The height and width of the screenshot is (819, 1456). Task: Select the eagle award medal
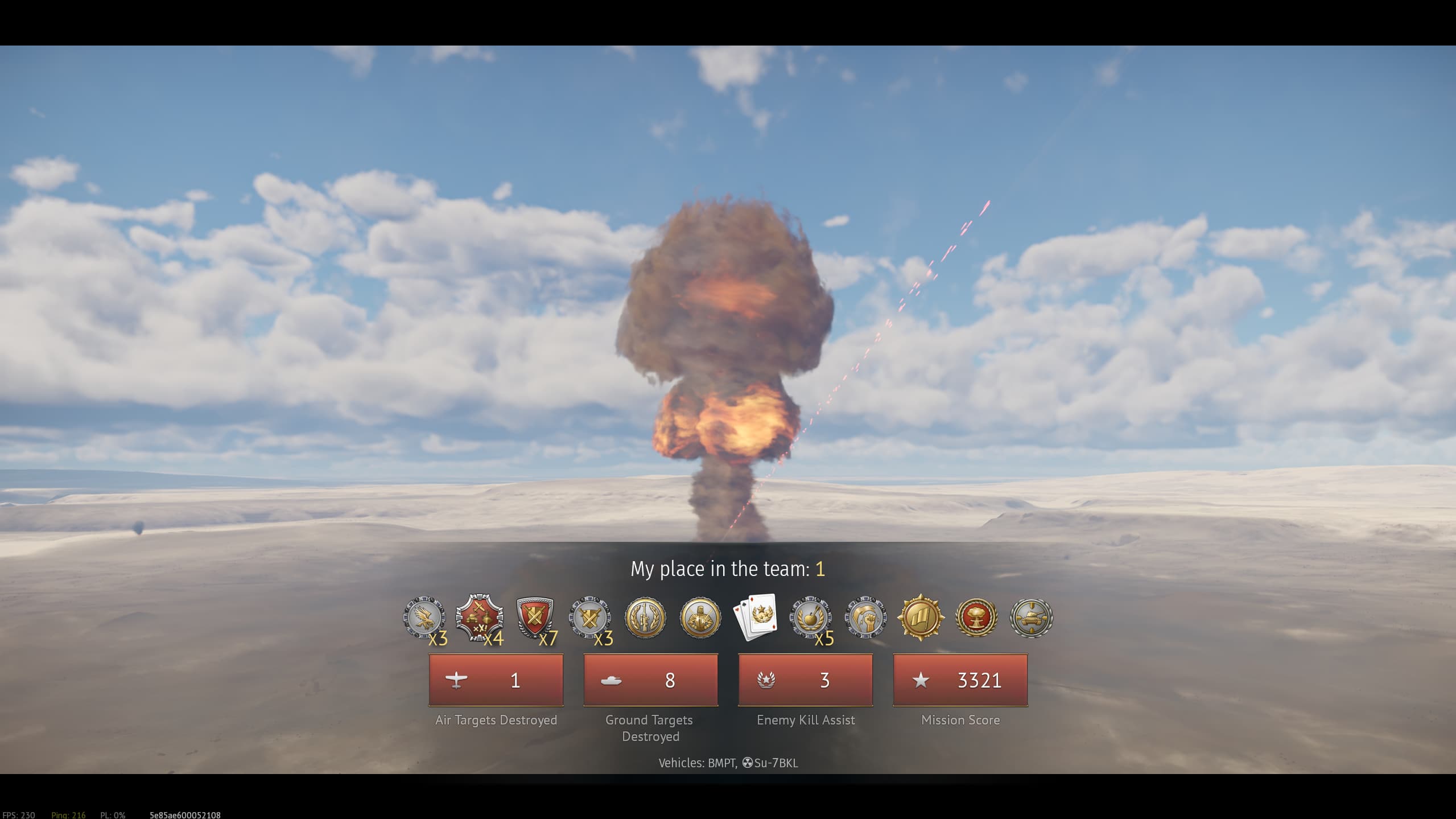pyautogui.click(x=424, y=618)
